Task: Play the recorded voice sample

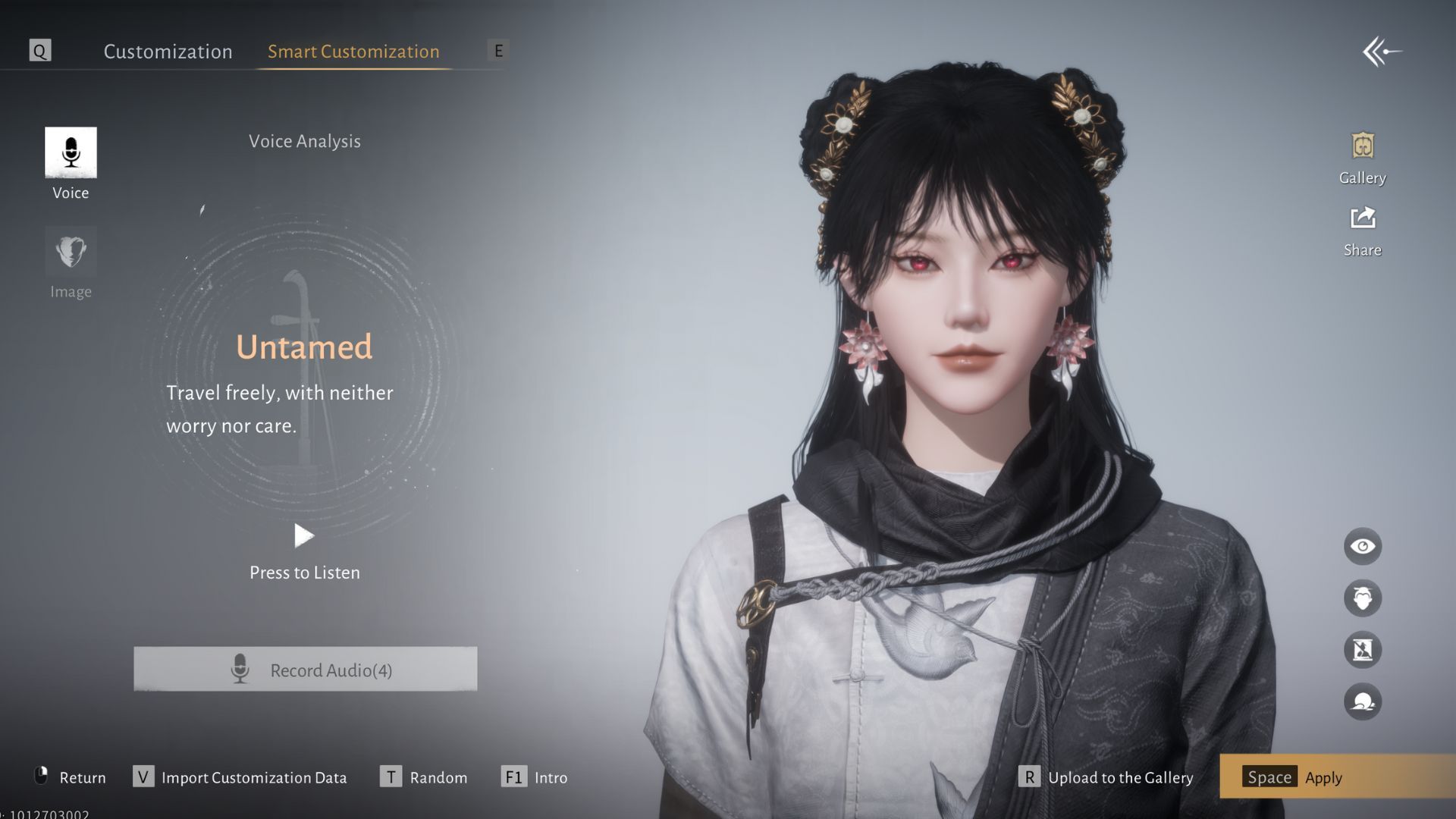Action: pos(304,536)
